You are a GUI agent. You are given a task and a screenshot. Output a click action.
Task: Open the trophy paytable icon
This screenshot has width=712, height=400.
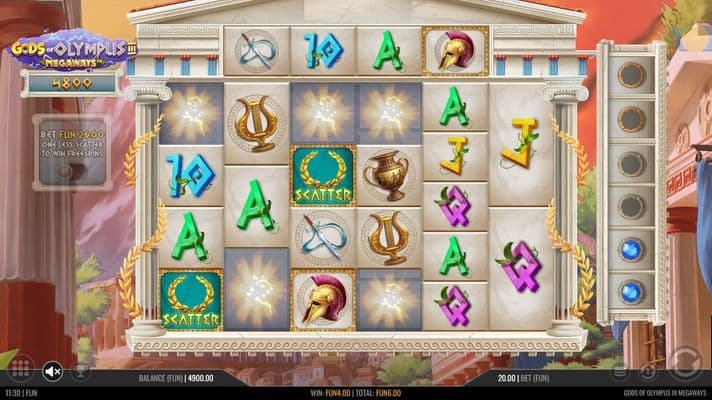tap(82, 372)
